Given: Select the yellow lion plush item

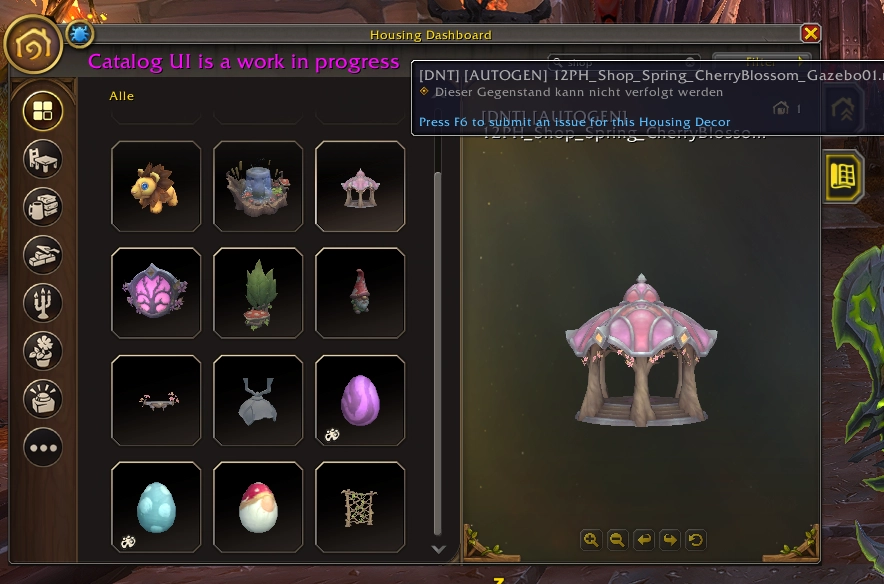Looking at the screenshot, I should (x=156, y=186).
